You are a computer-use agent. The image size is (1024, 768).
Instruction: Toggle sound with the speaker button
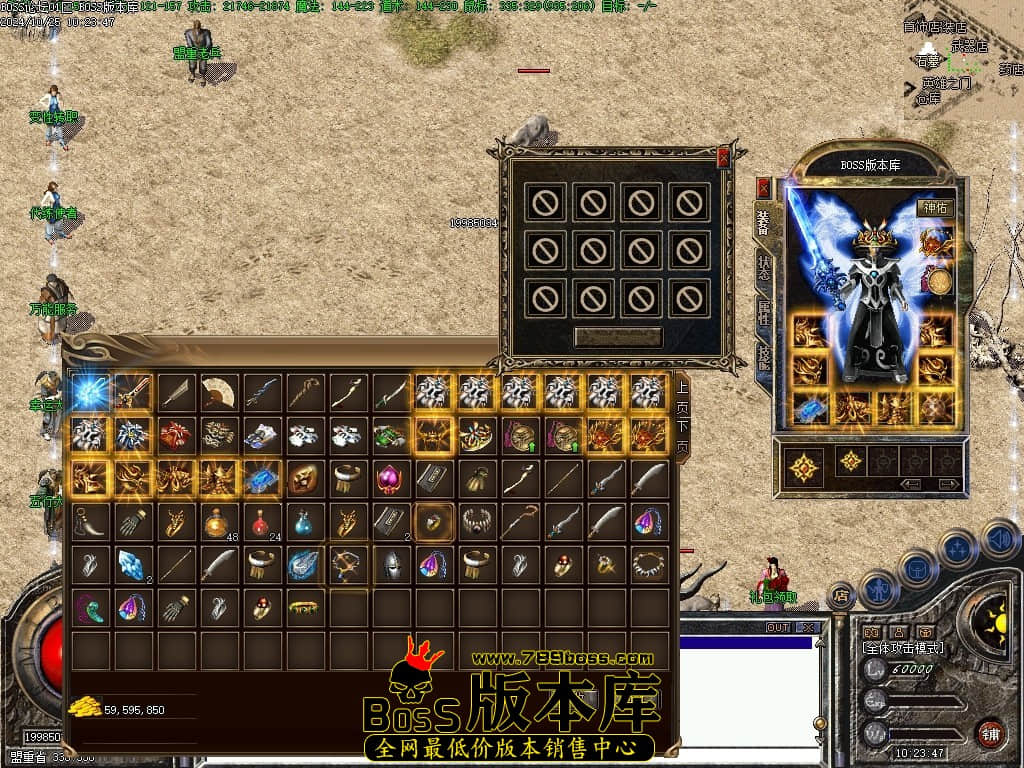999,540
